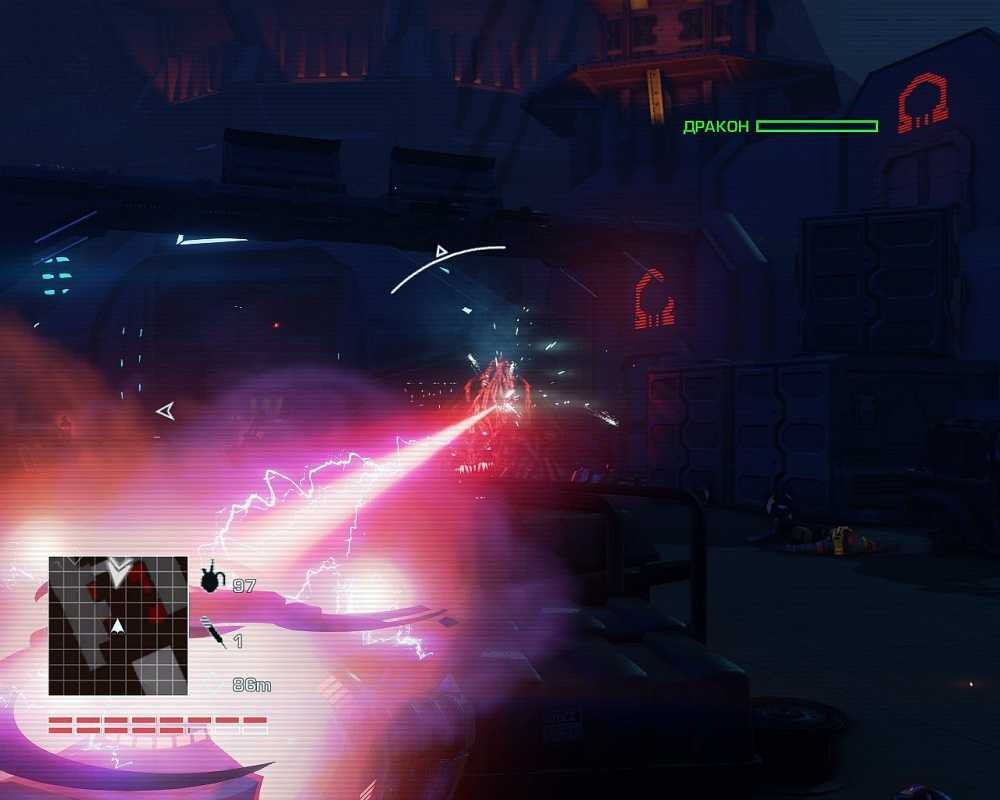
Task: Select the grenade icon beside the minimap
Action: tap(211, 579)
